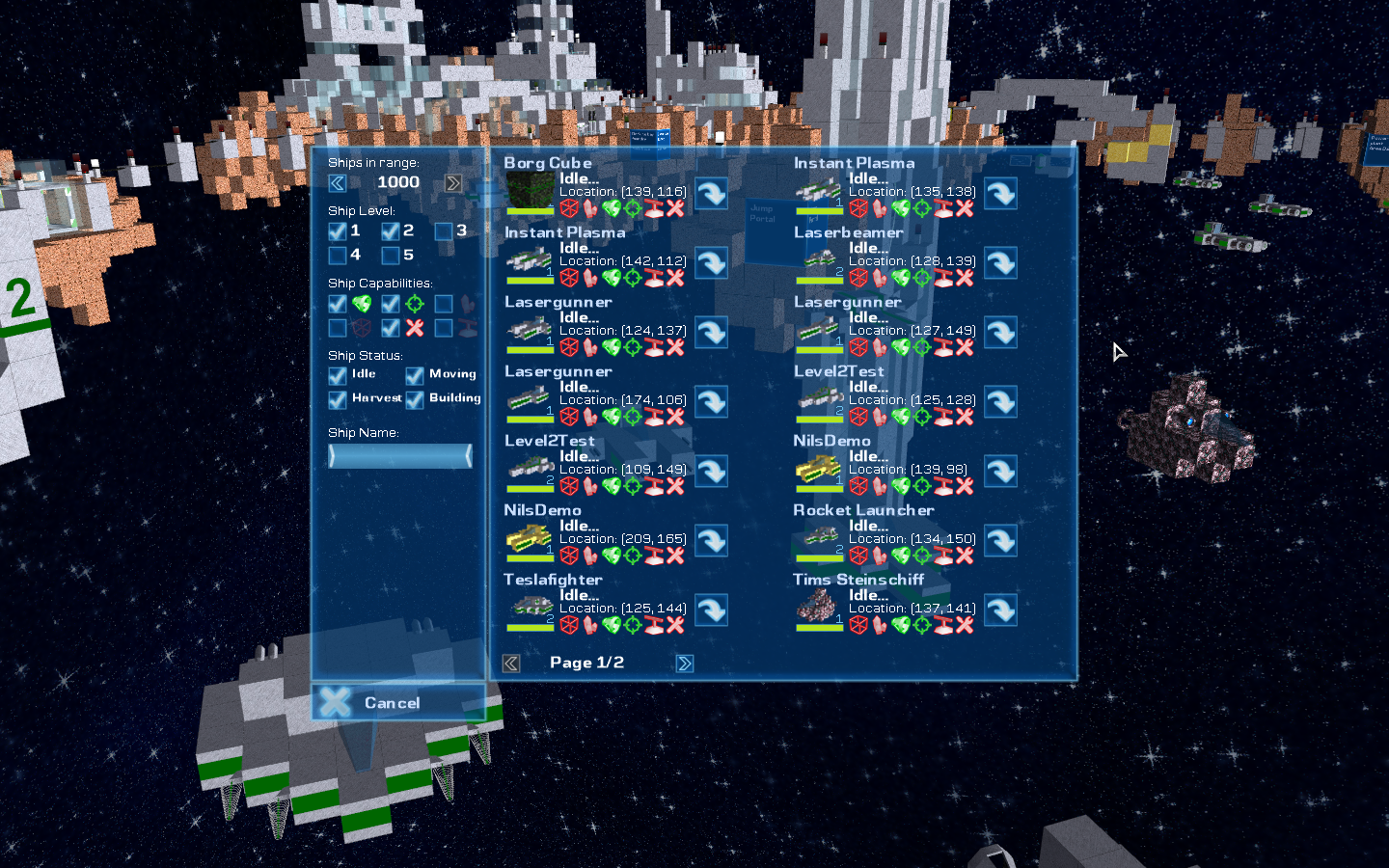The height and width of the screenshot is (868, 1389).
Task: Toggle the Harvest status checkbox
Action: tap(338, 399)
